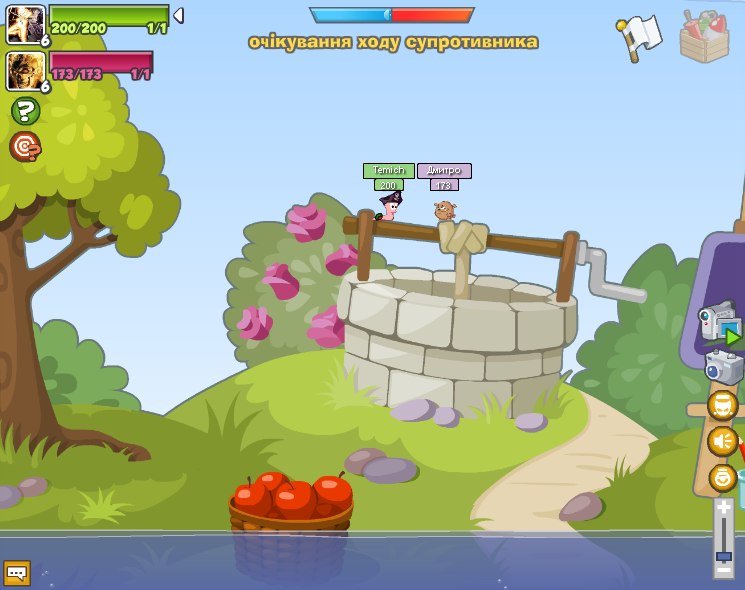
Task: Click the round button below the speaker
Action: click(x=722, y=477)
